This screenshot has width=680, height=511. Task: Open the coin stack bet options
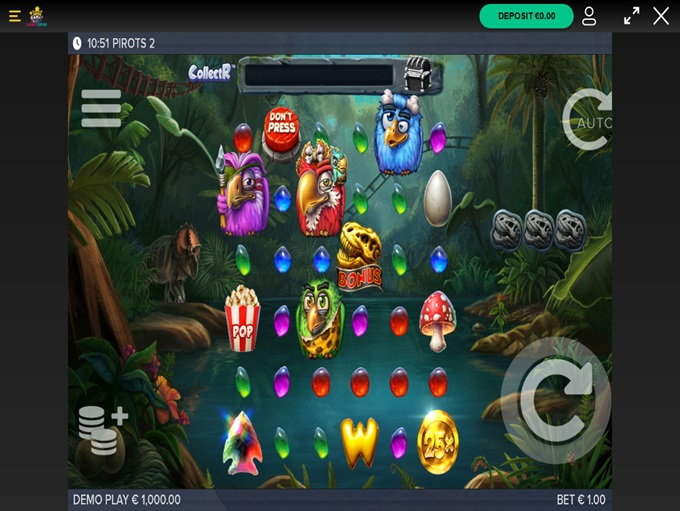click(x=102, y=430)
